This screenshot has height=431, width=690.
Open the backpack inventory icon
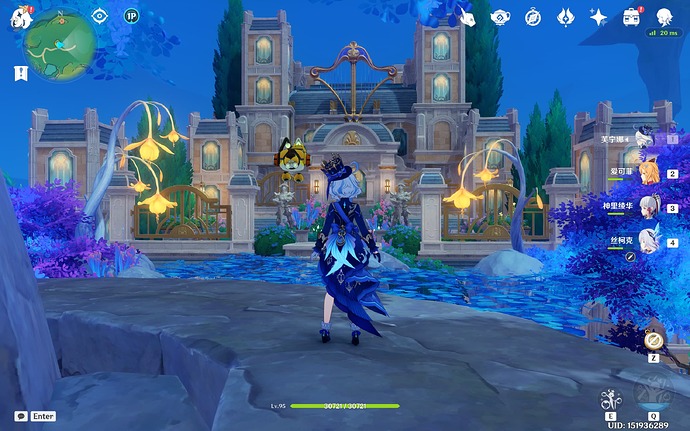point(631,17)
